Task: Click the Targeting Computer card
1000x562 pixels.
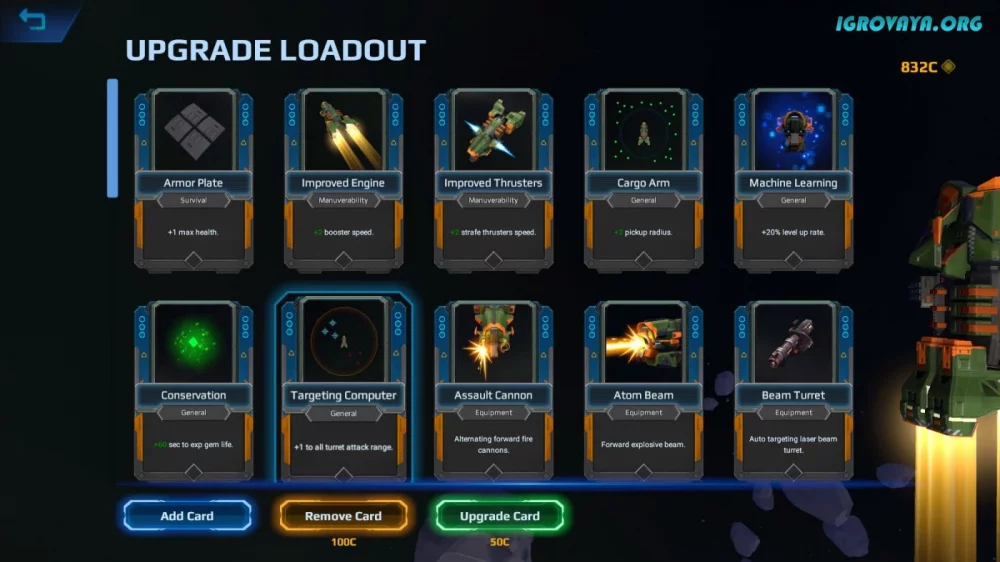Action: 343,390
